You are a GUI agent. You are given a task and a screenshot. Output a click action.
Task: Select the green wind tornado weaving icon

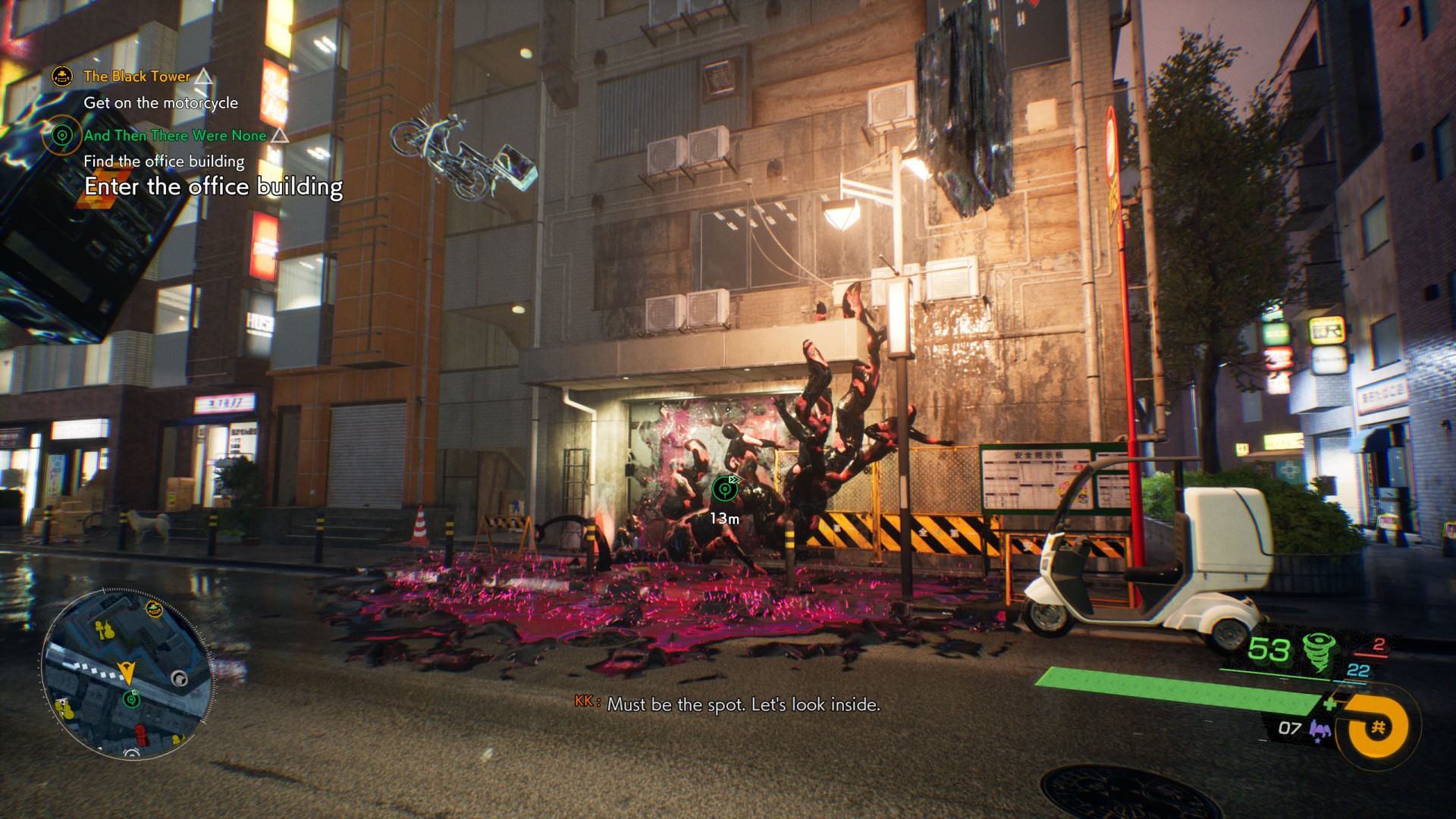(1319, 651)
